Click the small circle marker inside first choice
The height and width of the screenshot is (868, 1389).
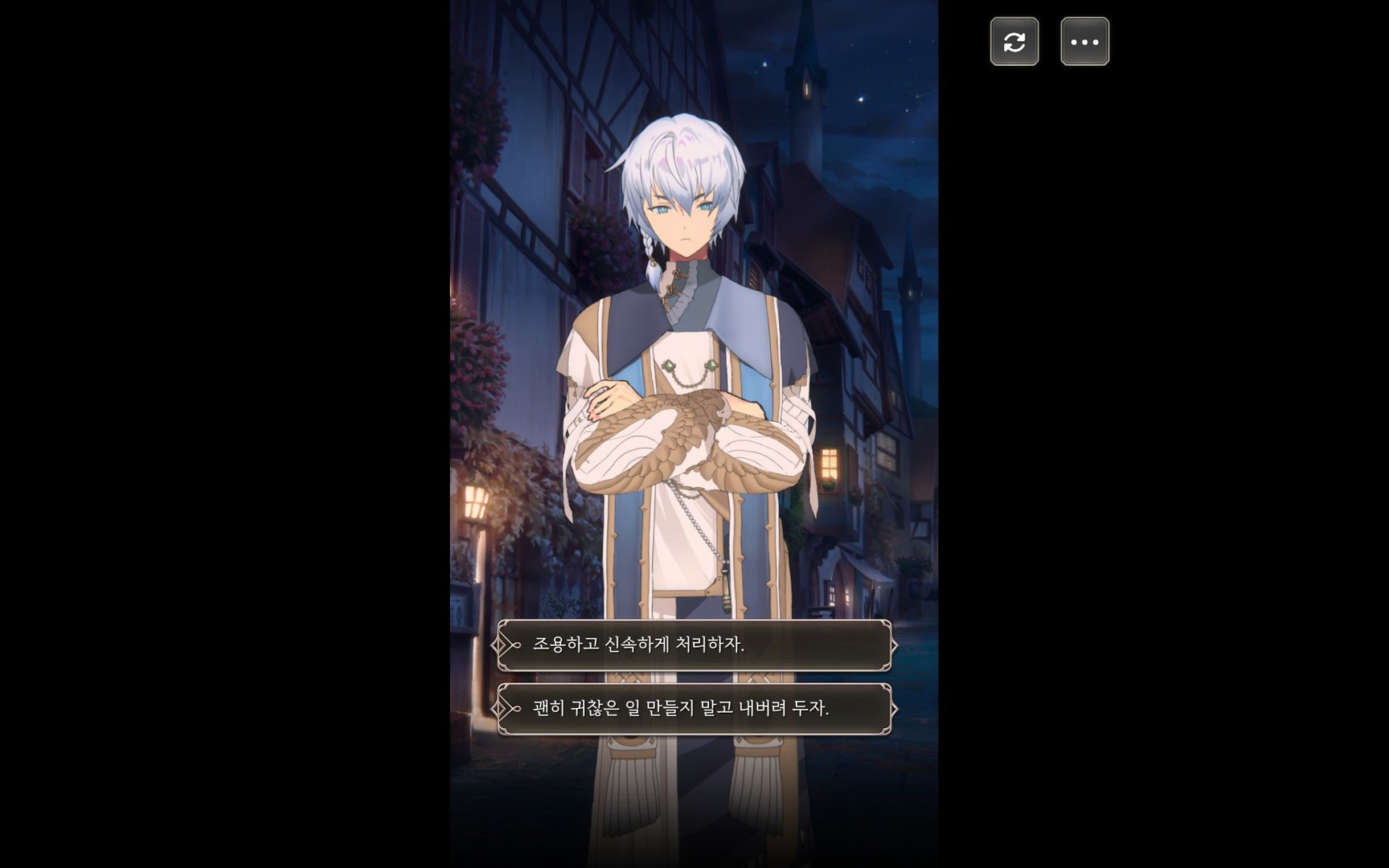tap(516, 644)
